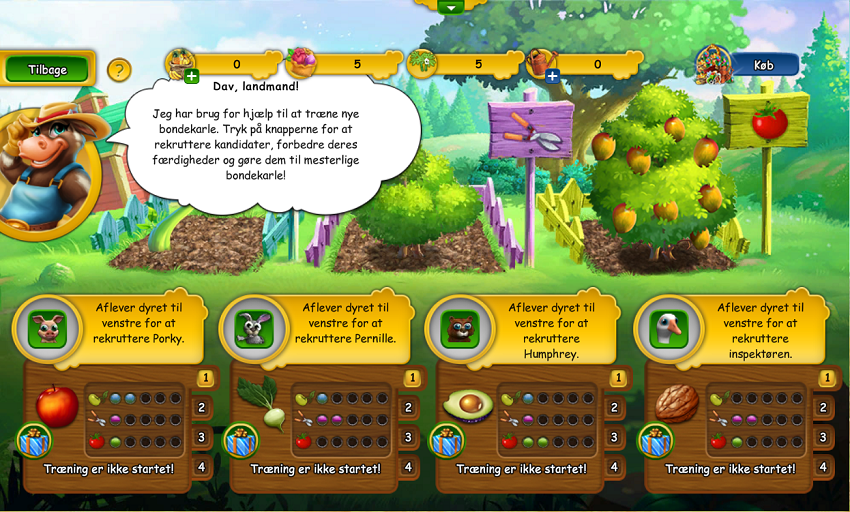
Task: Pick the Humphrey bear recruit icon
Action: click(x=460, y=329)
